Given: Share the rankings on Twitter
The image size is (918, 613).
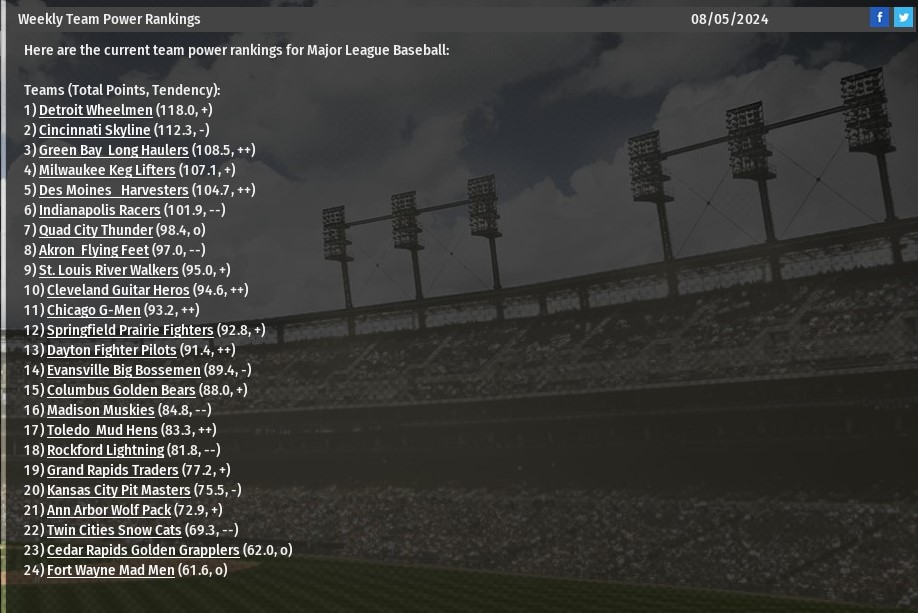Looking at the screenshot, I should pyautogui.click(x=903, y=18).
